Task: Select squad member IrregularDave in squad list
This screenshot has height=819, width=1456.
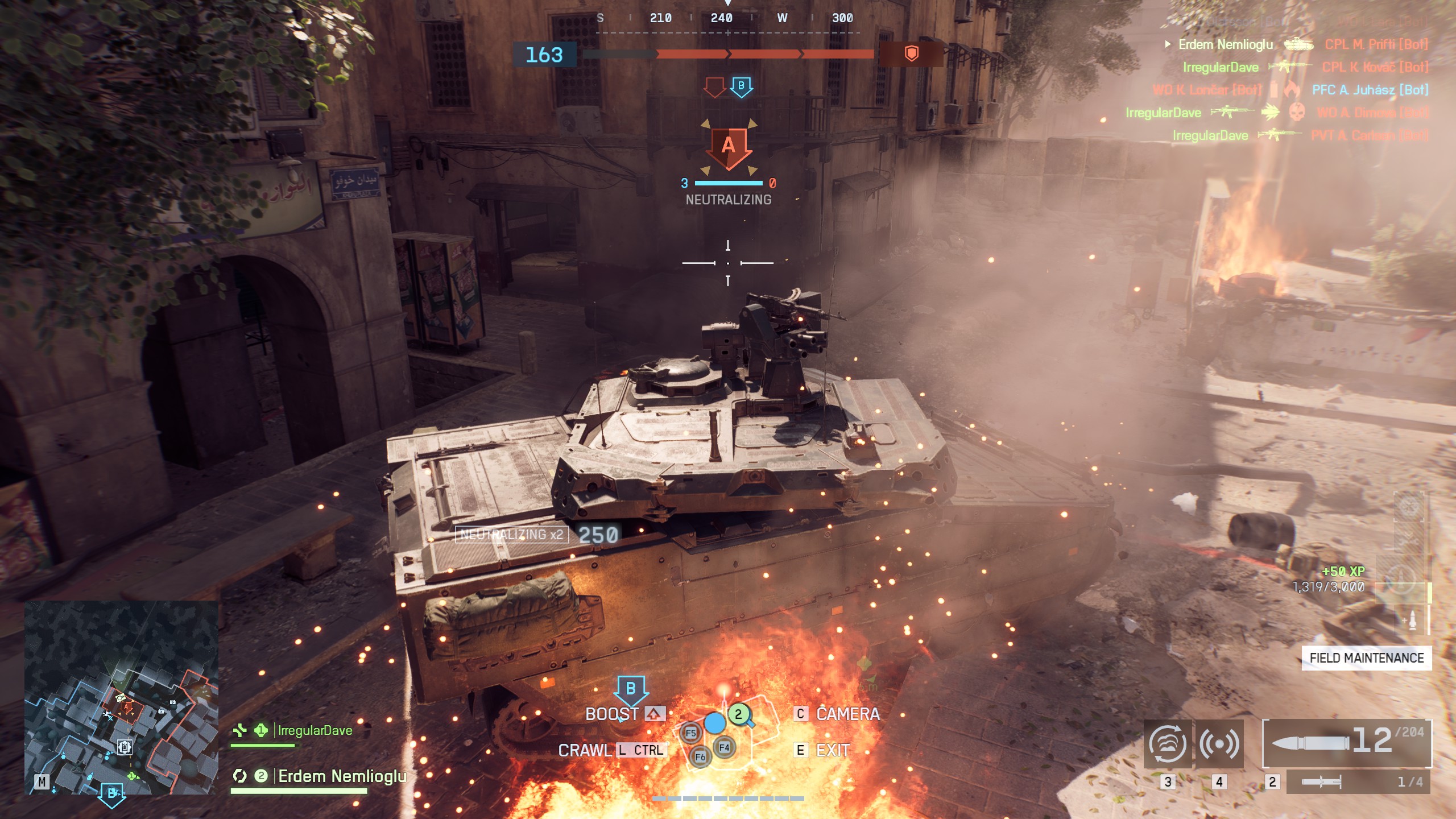Action: 315,730
